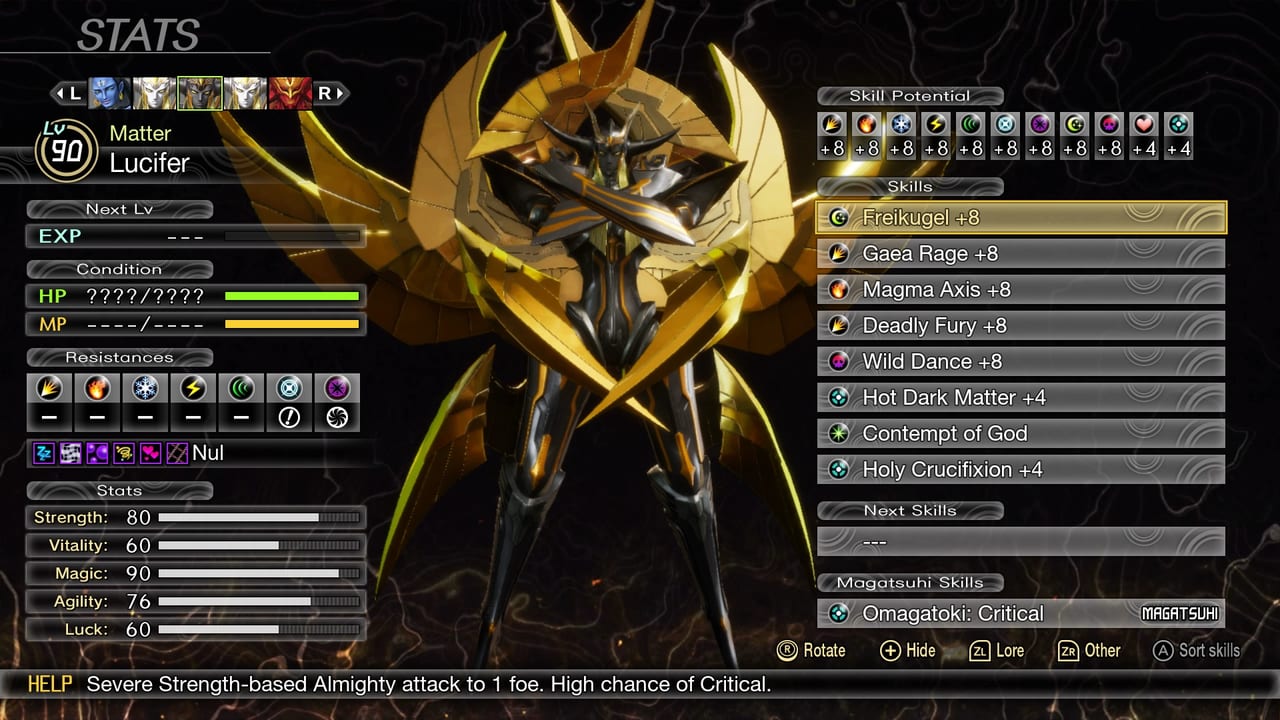Click the green HP bar

(290, 296)
